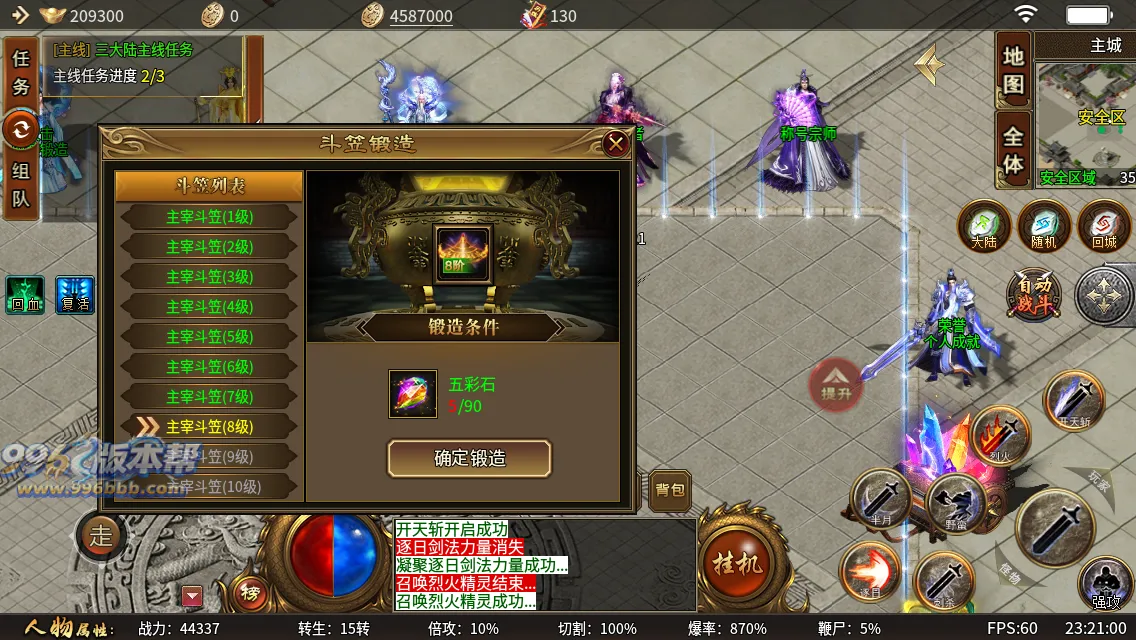Start 挂机 idle mode button
Viewport: 1136px width, 640px height.
pyautogui.click(x=737, y=563)
